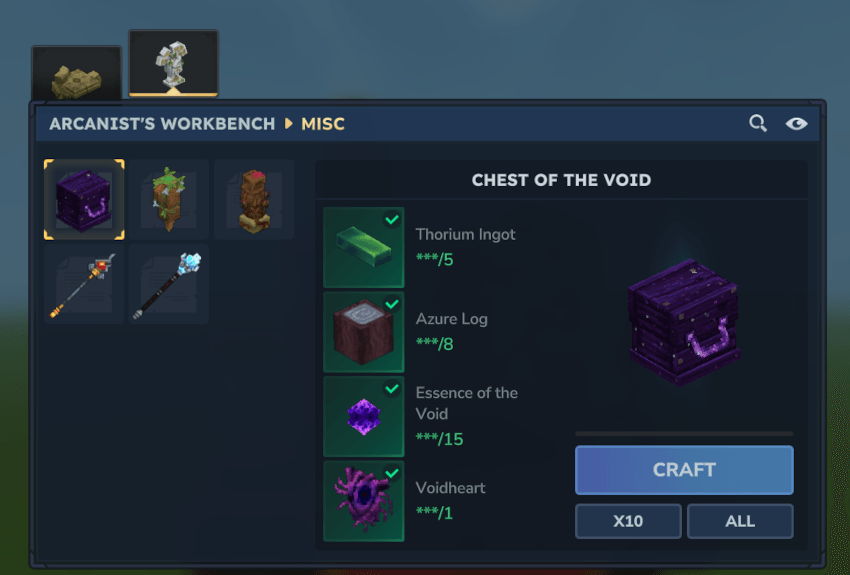Choose the red-gem staff recipe
Screen dimensions: 850x575
tap(84, 285)
